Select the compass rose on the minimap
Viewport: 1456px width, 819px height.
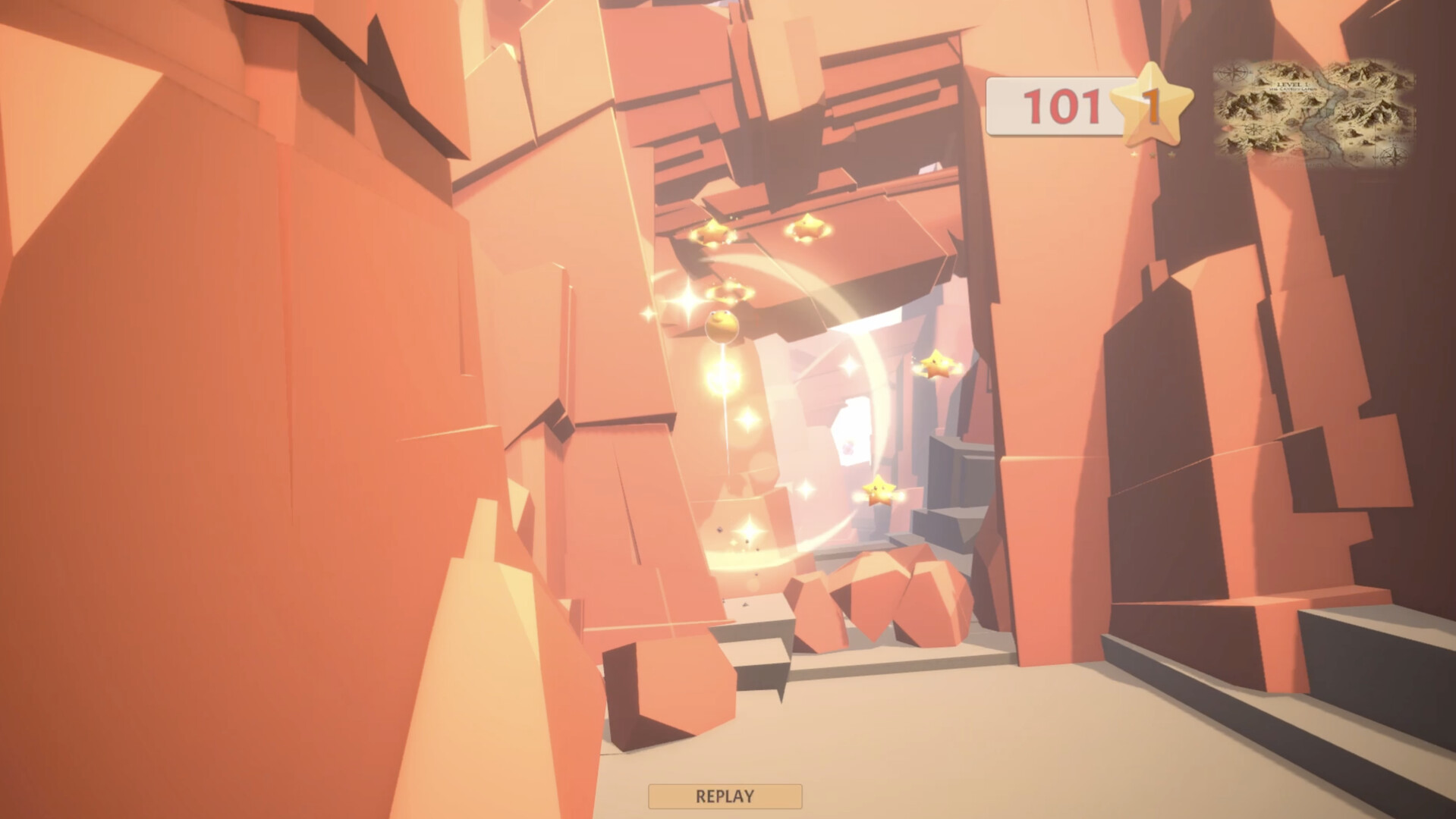1232,72
